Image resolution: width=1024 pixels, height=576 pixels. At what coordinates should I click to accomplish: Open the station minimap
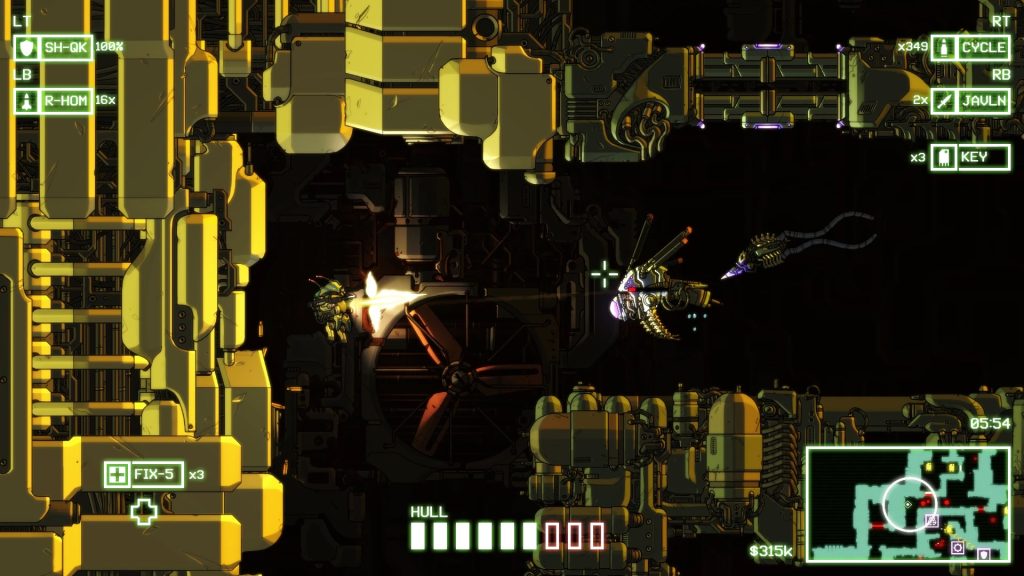(908, 503)
